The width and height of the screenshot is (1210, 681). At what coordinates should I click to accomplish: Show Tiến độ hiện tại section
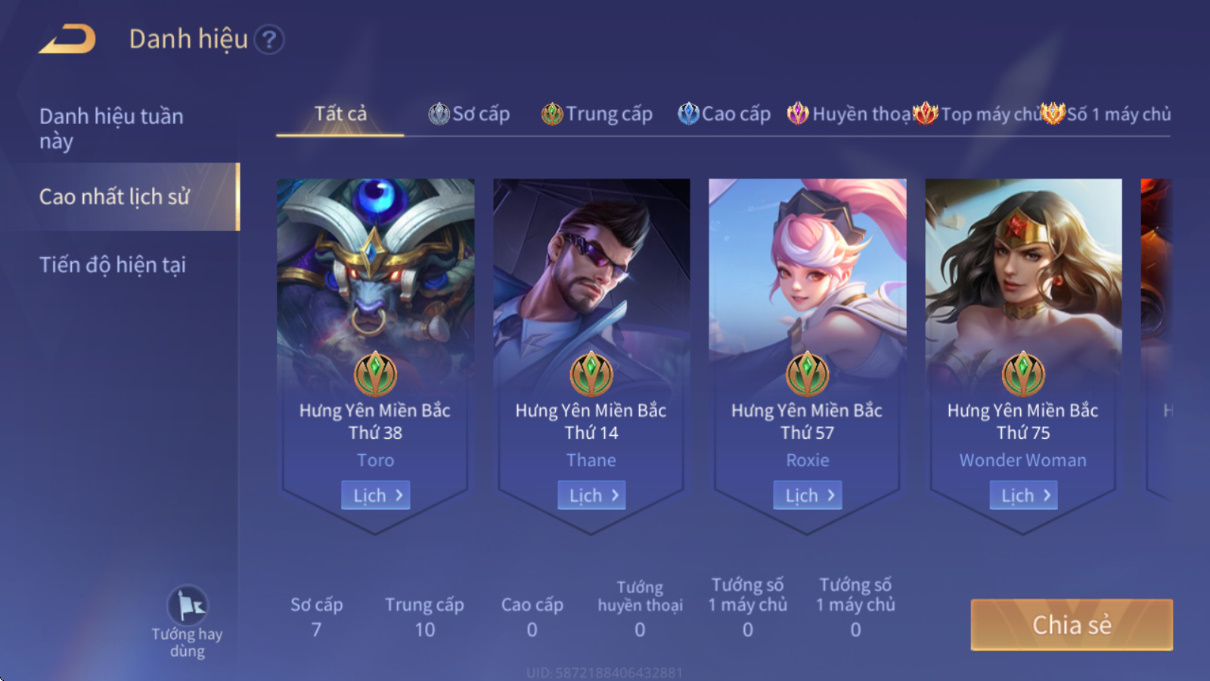112,265
